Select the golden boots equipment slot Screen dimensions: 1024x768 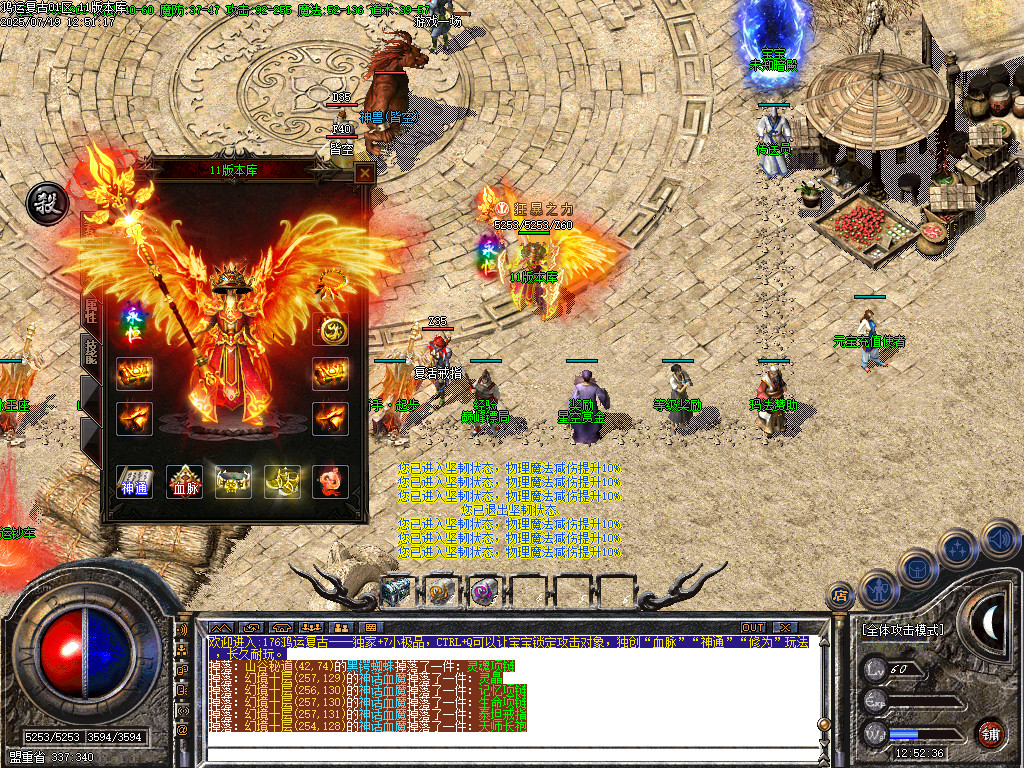[281, 482]
